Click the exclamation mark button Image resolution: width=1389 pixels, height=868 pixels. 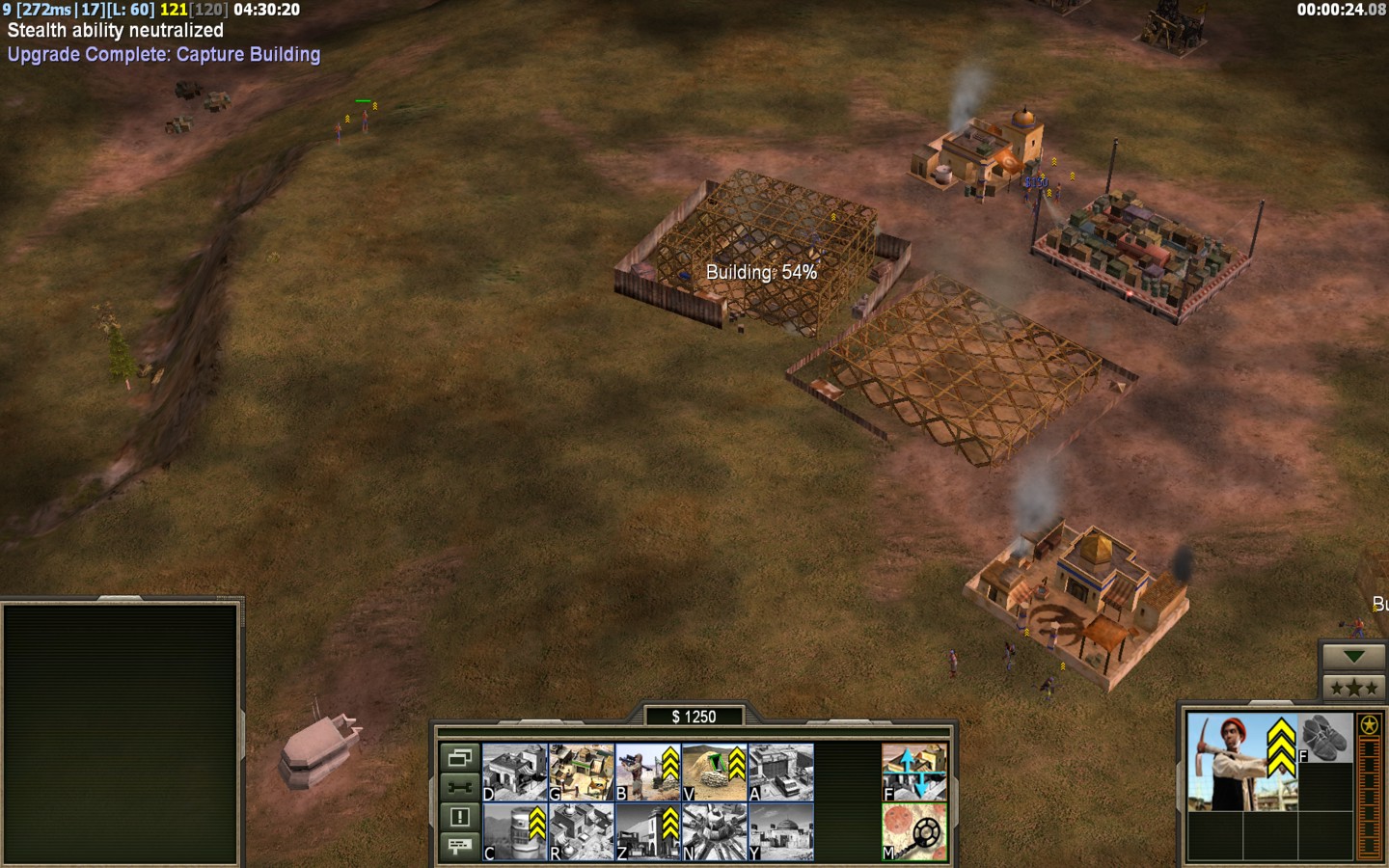(x=459, y=817)
